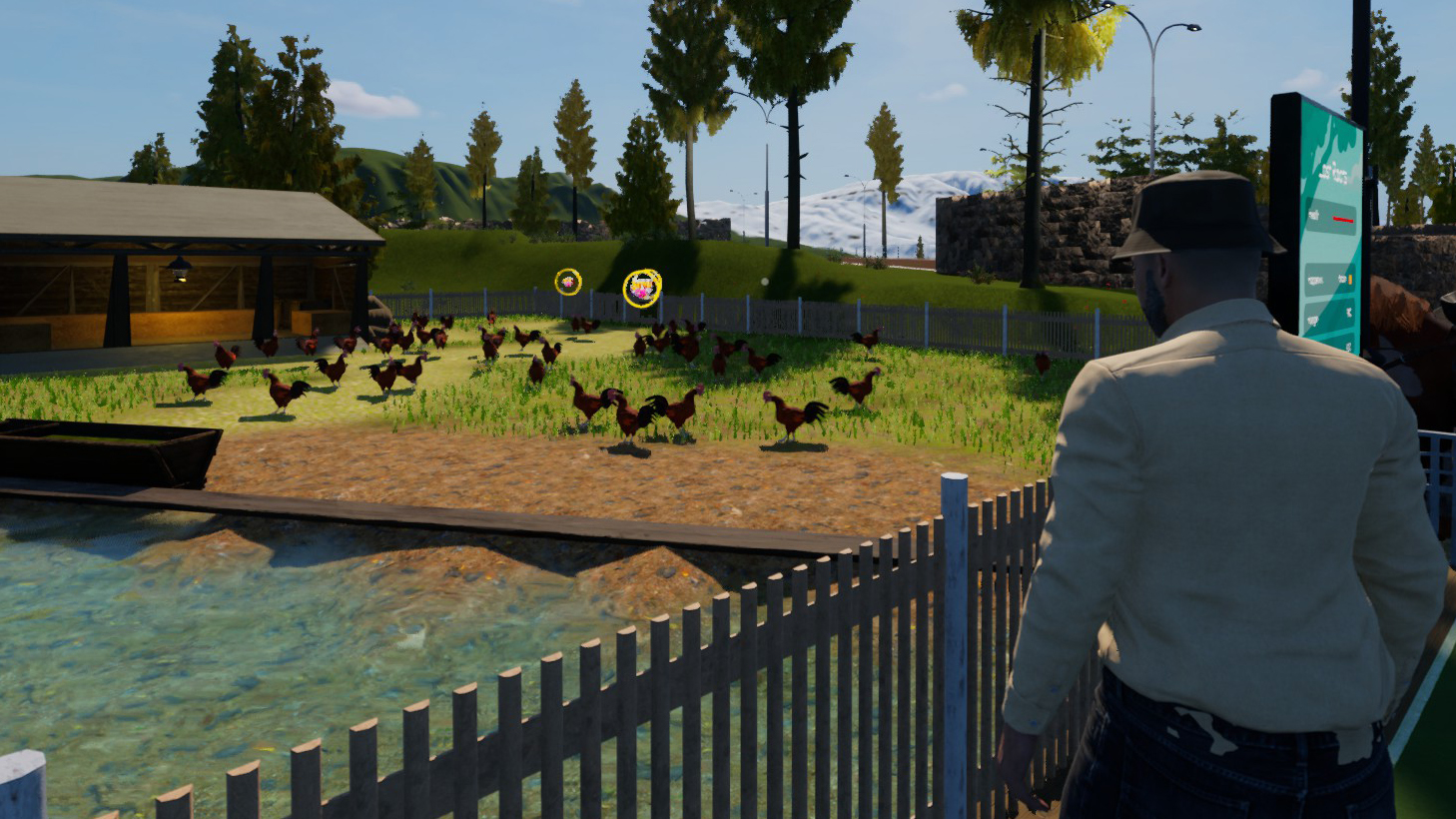Click the feeding trough beside the pond

tap(110, 449)
